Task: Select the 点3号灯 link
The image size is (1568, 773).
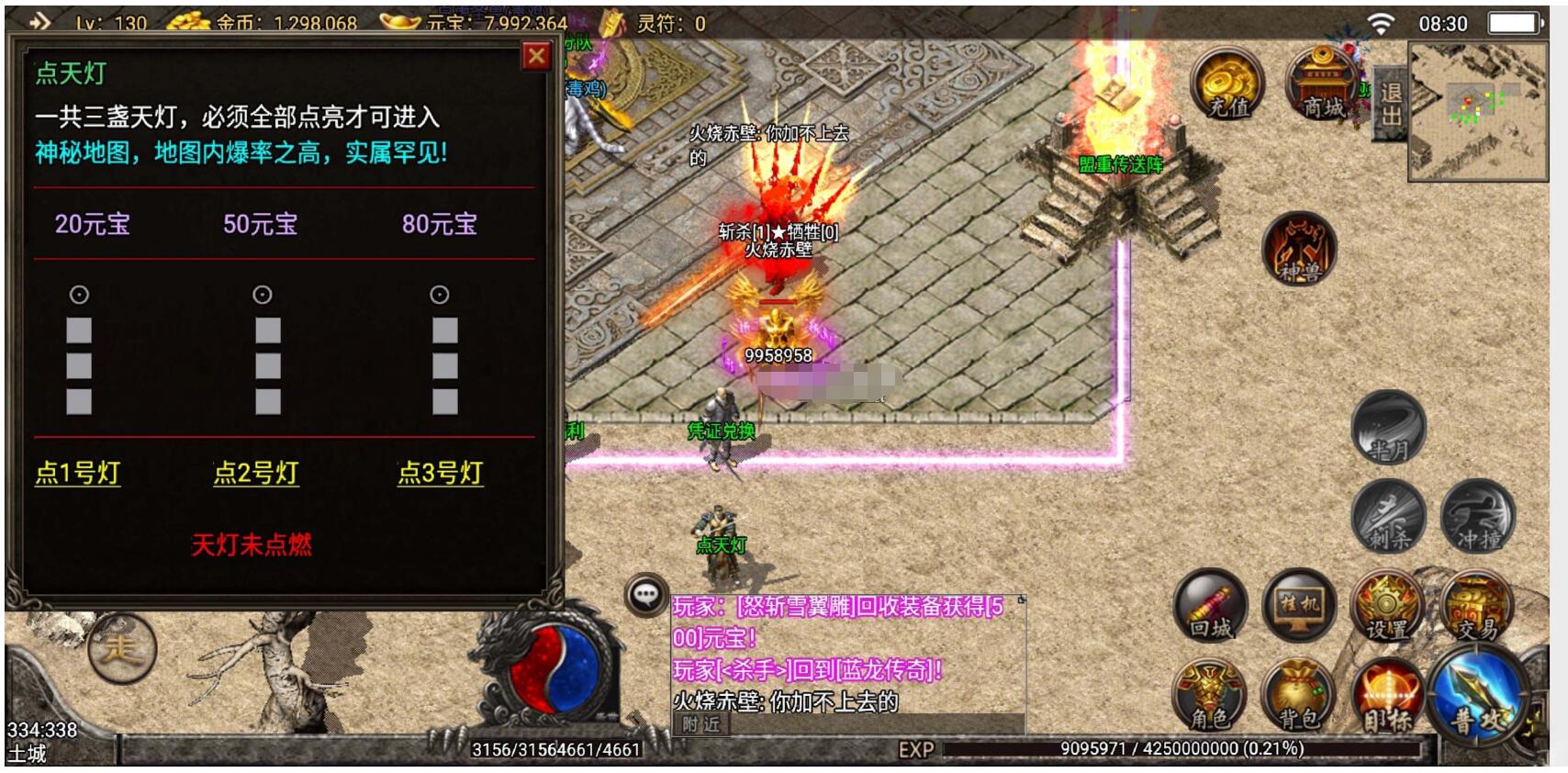Action: (441, 473)
